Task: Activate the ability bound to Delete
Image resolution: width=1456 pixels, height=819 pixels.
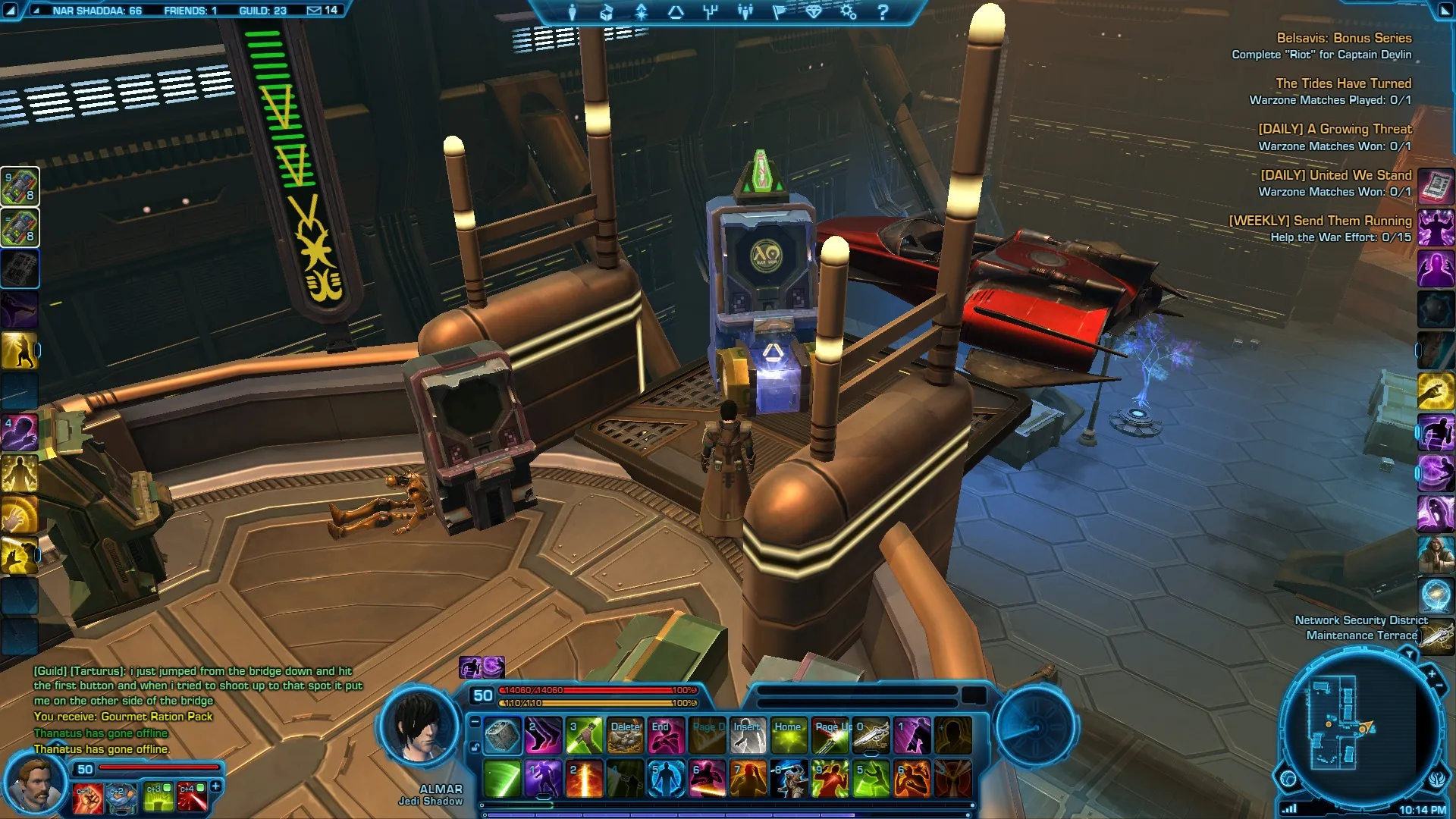Action: tap(626, 736)
